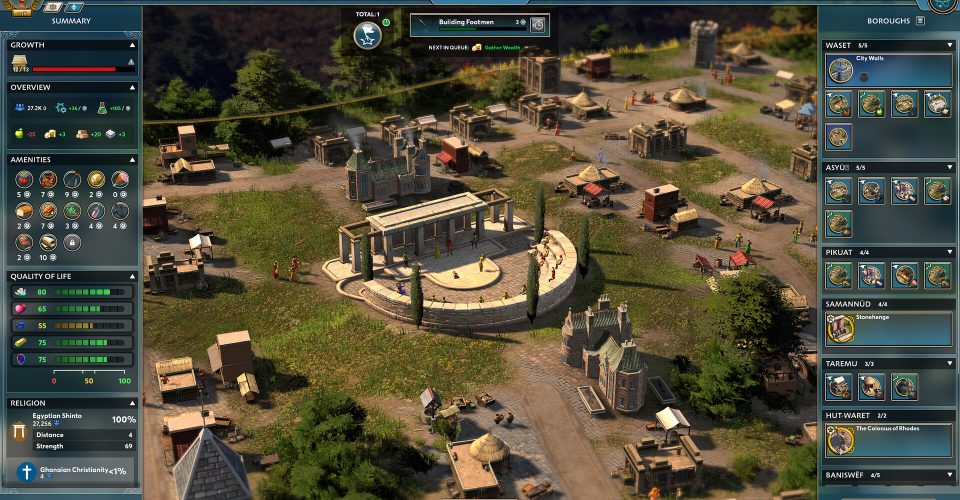Image resolution: width=960 pixels, height=500 pixels.
Task: Select the flag and star unit icon
Action: (367, 35)
